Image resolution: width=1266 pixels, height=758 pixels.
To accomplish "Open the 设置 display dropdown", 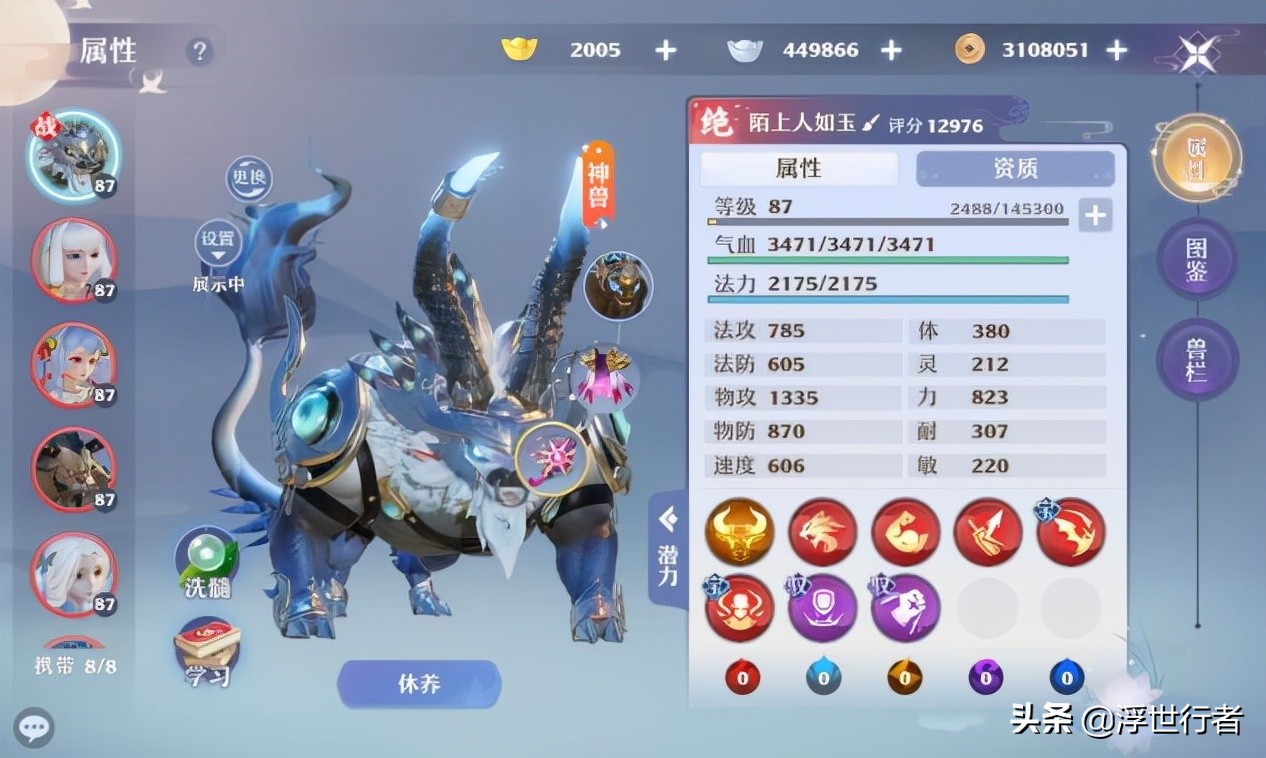I will point(218,243).
